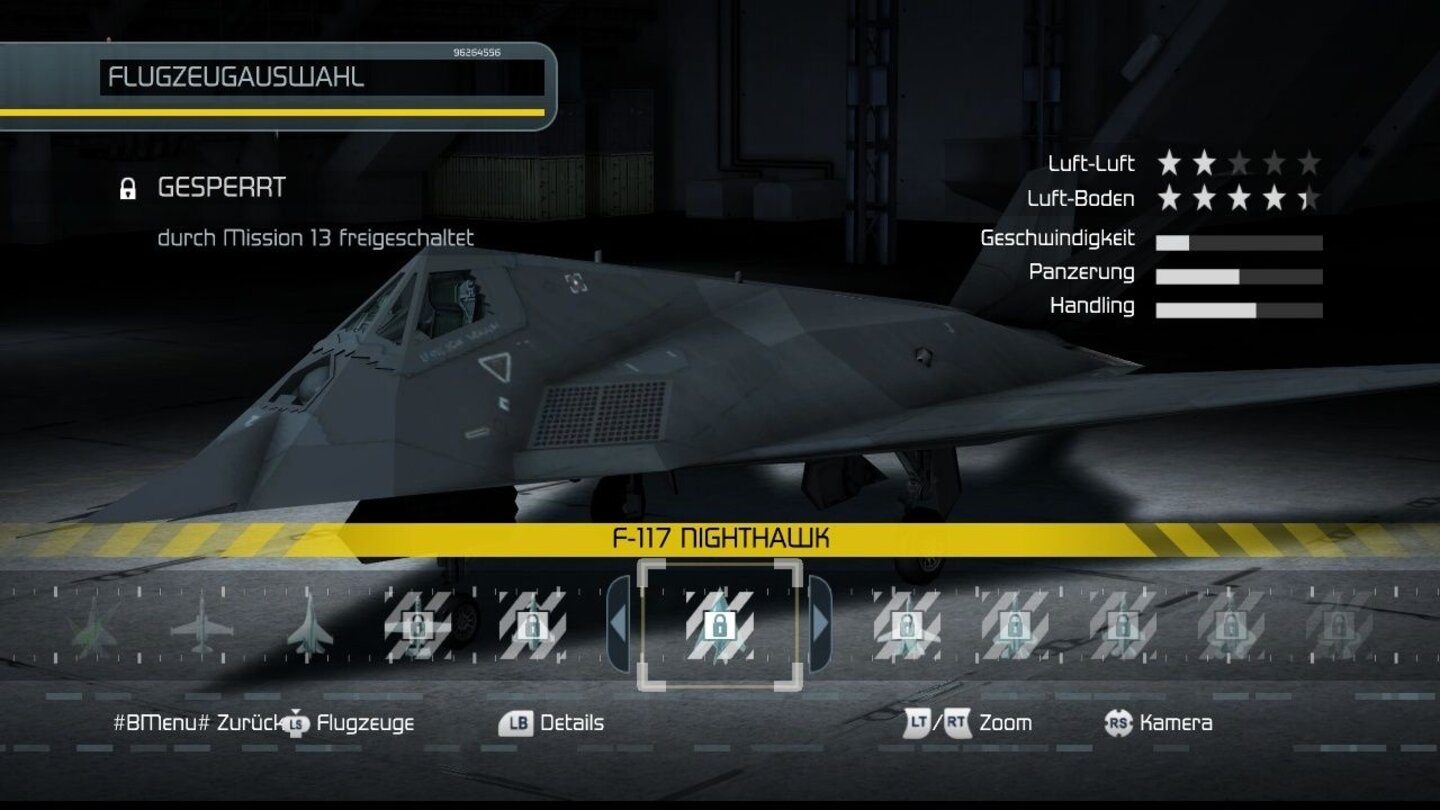Click the locked aircraft icon right of the arrow
1440x810 pixels.
[905, 625]
